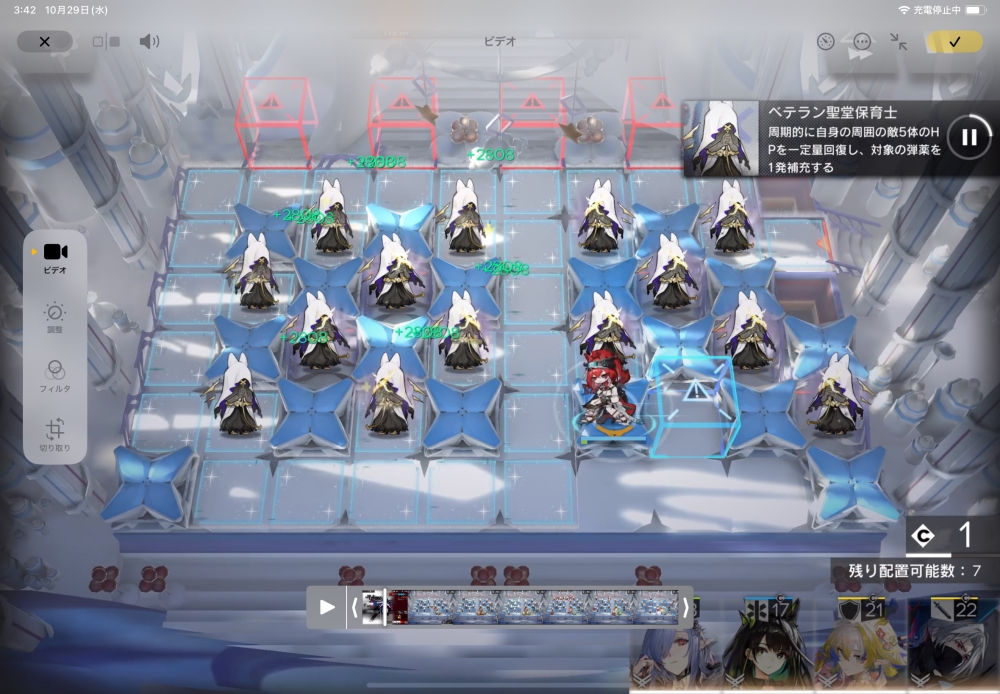
Task: Select the operator card costing 17
Action: pyautogui.click(x=766, y=645)
